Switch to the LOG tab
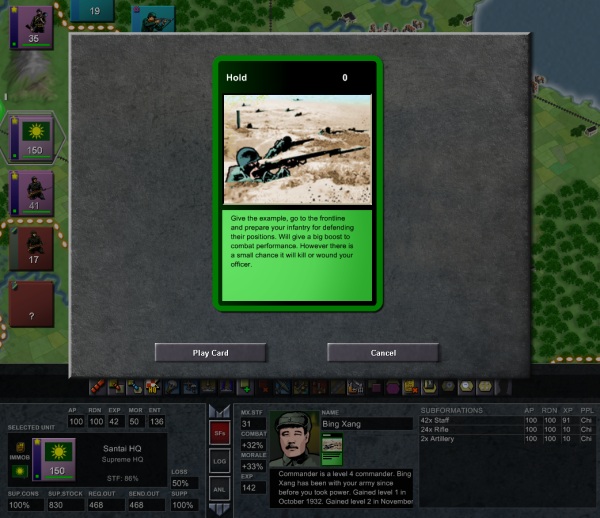 [x=221, y=461]
